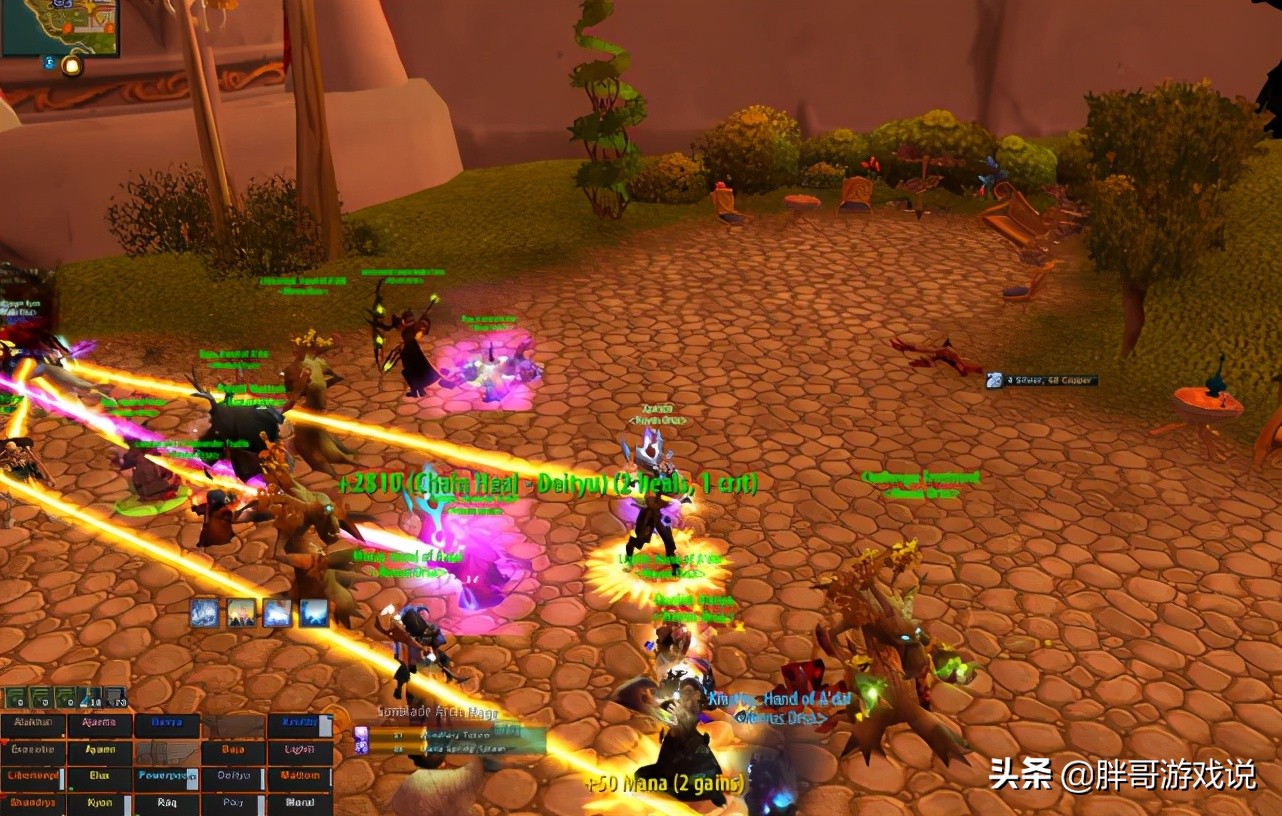Select Kyon's raid frame
The height and width of the screenshot is (816, 1282).
click(x=99, y=802)
